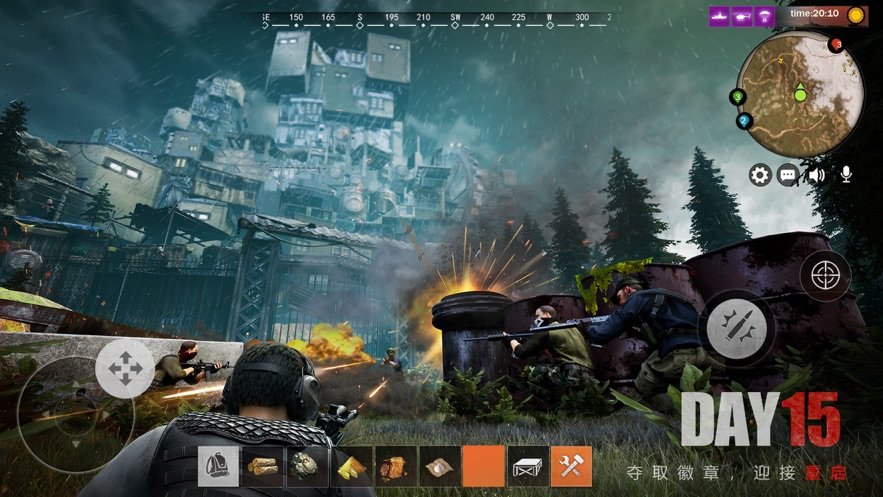Open the building table blueprint slot

[x=527, y=466]
